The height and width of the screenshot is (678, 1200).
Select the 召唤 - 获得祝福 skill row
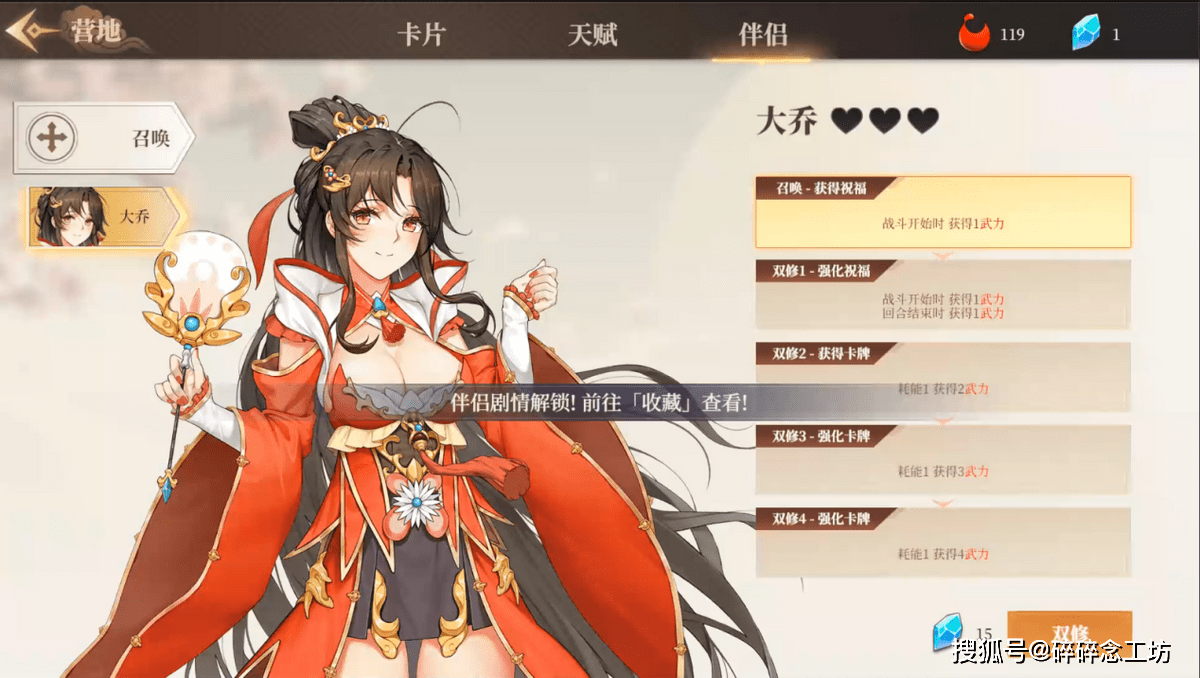943,213
